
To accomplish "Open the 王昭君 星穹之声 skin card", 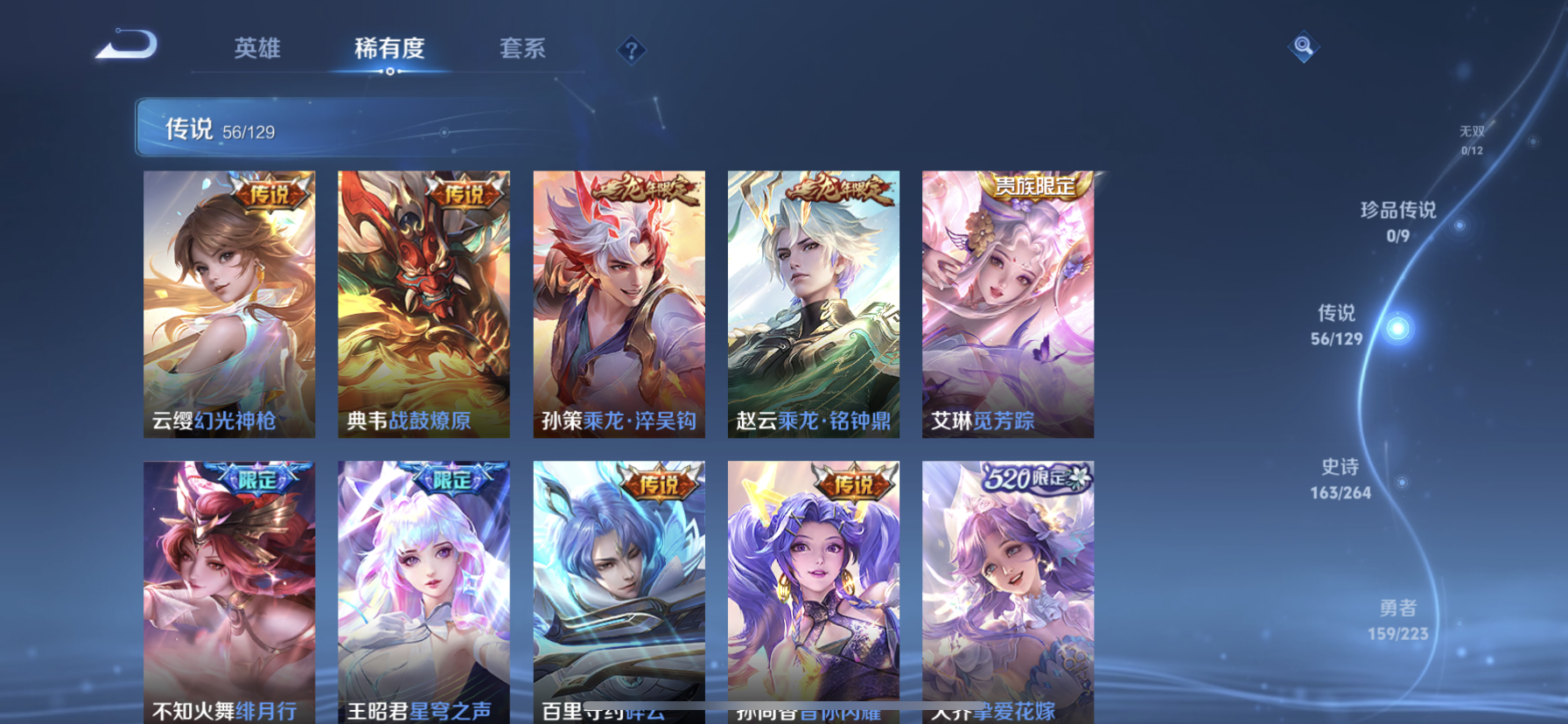I will pos(423,592).
